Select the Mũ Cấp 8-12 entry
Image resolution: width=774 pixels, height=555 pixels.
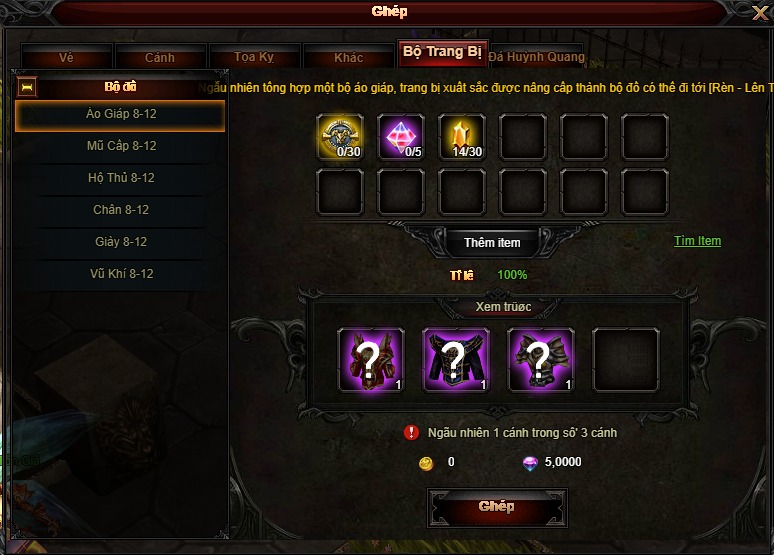point(121,146)
